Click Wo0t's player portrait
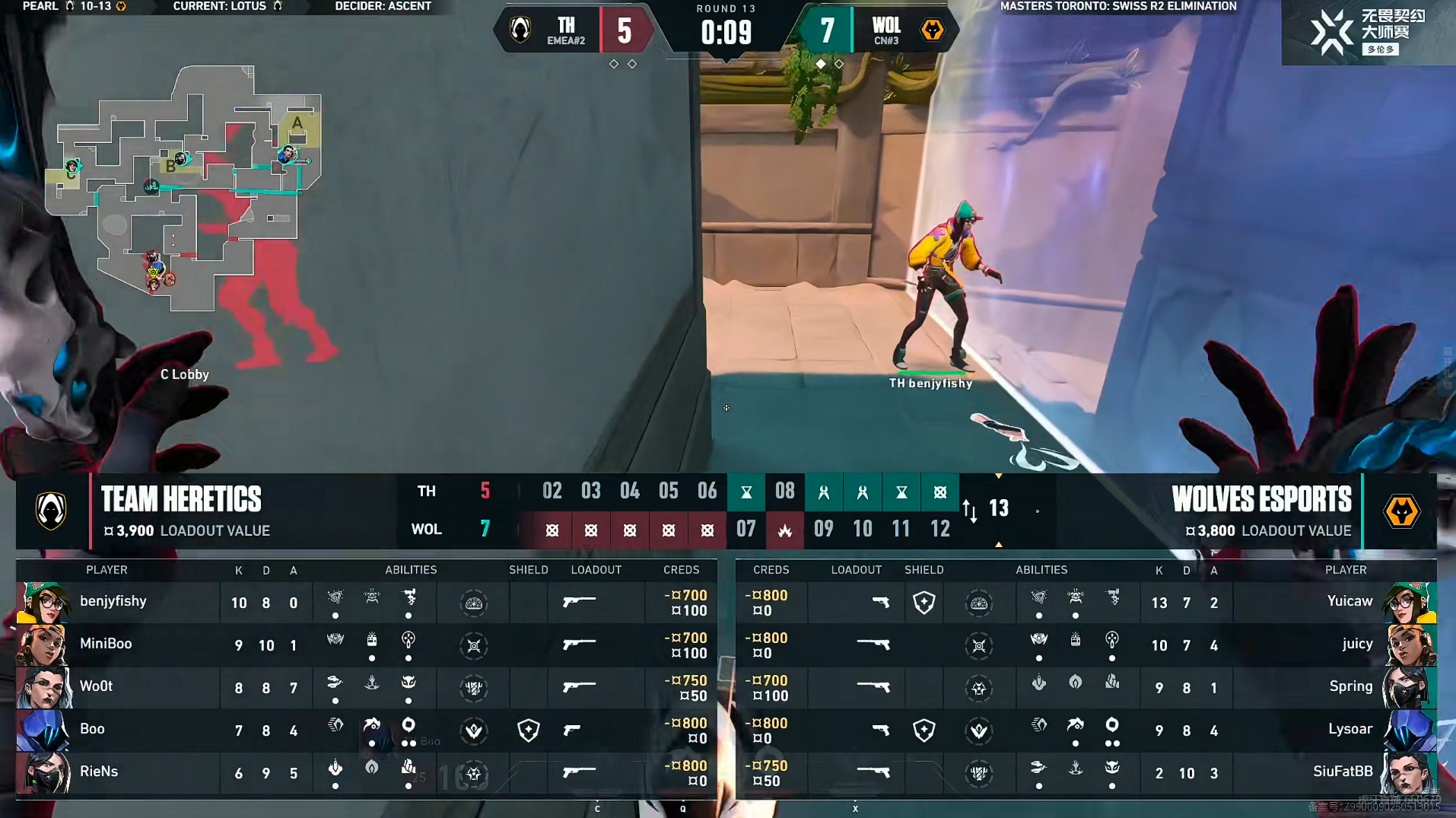The width and height of the screenshot is (1456, 818). (x=43, y=687)
